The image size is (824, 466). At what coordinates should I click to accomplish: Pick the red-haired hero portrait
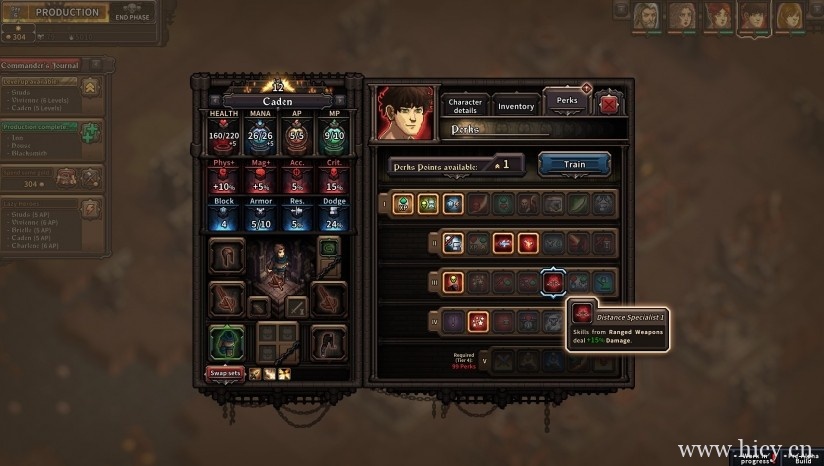717,16
